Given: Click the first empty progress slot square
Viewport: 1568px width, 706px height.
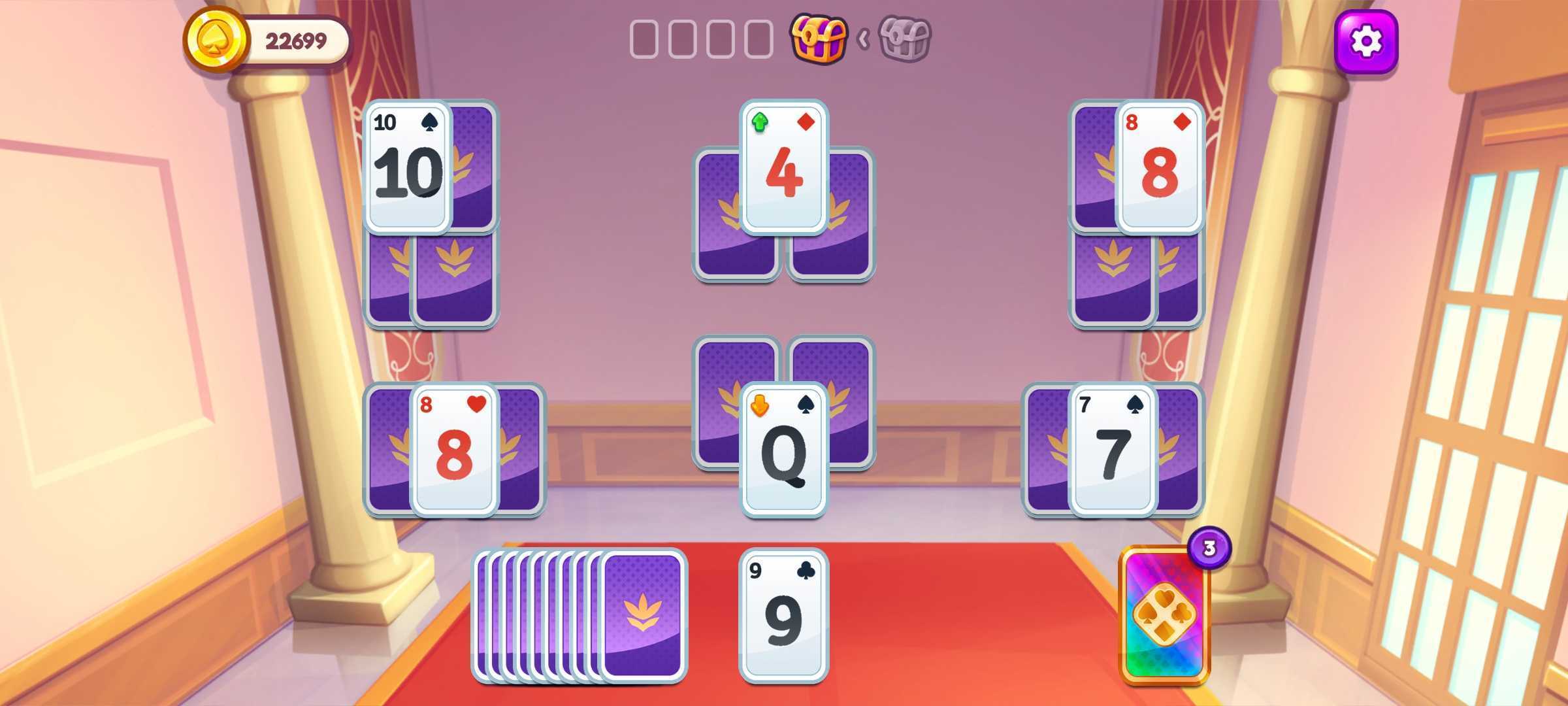Looking at the screenshot, I should [644, 39].
